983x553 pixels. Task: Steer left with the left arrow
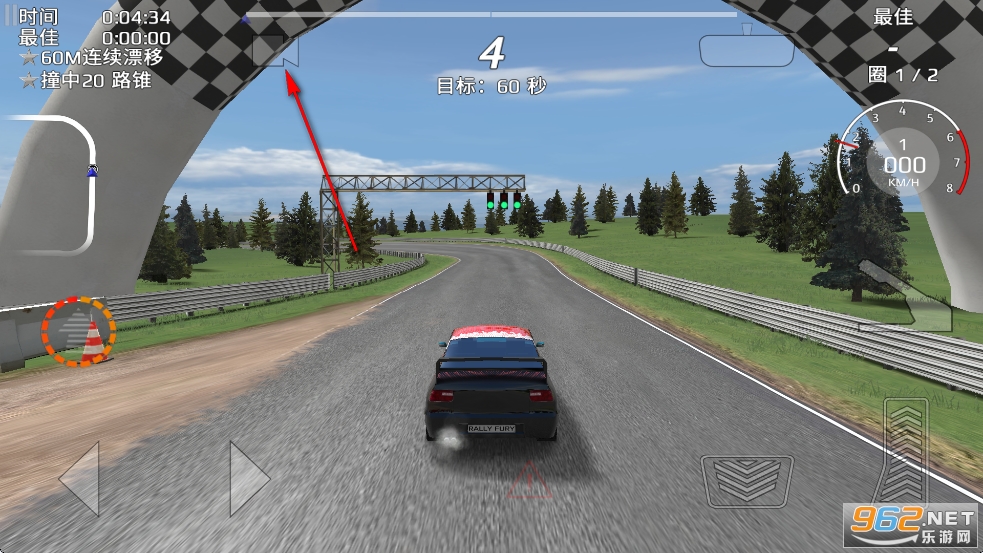pyautogui.click(x=79, y=478)
